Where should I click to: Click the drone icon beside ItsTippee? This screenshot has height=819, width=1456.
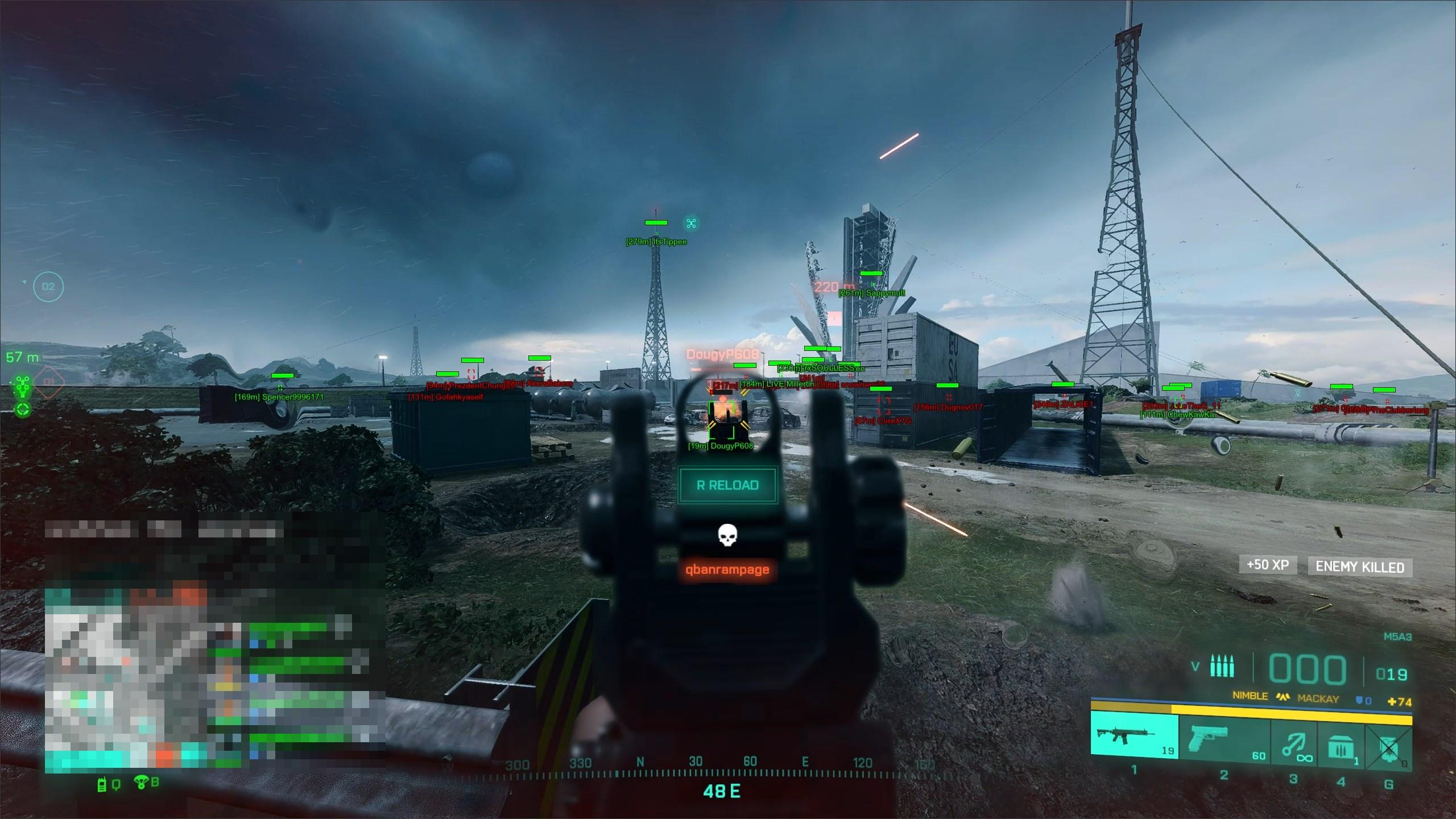point(691,224)
